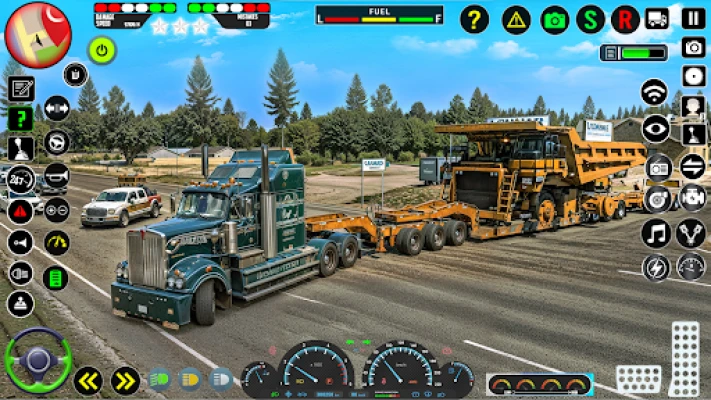Tap the green camera button
Screen dimensions: 711x400
pos(554,19)
